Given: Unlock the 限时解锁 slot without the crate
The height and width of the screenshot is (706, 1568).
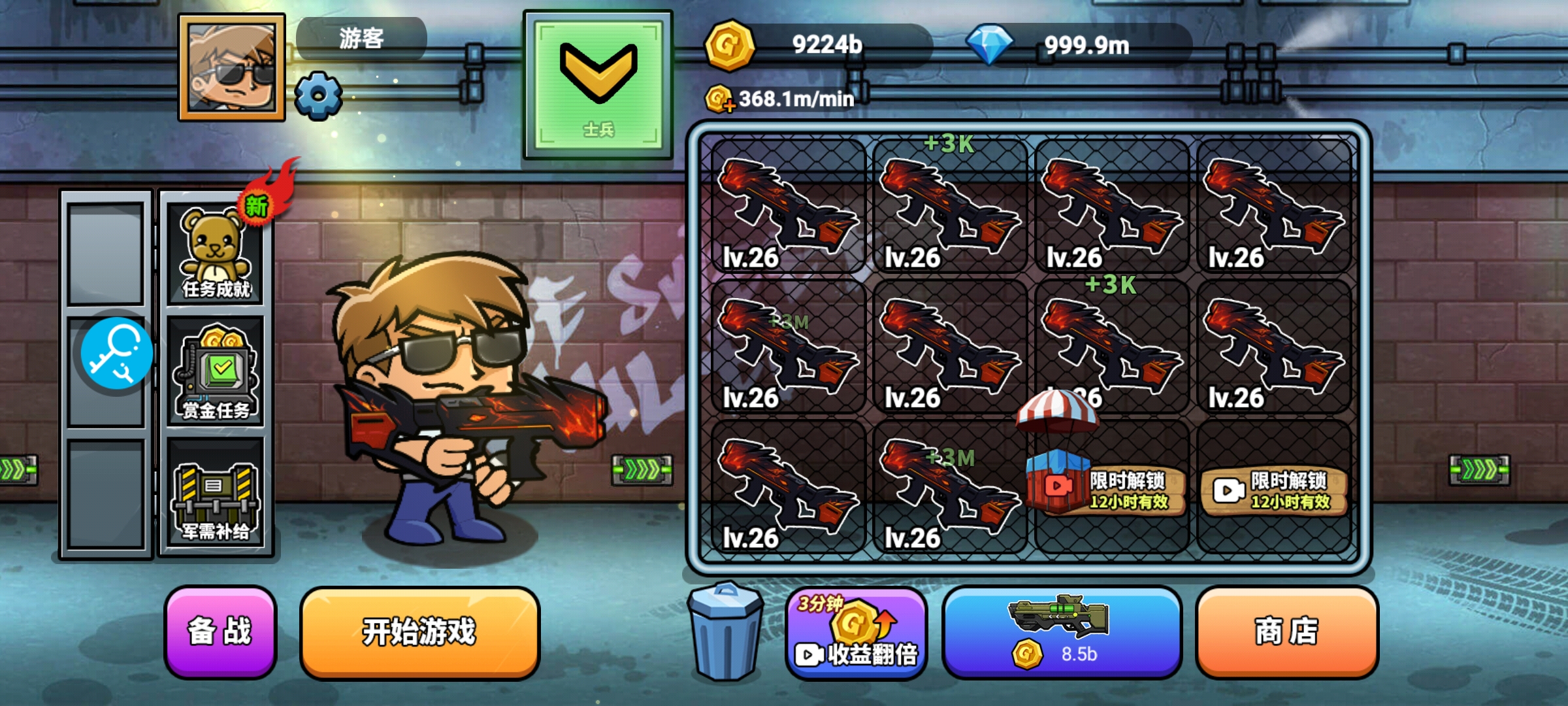Looking at the screenshot, I should pyautogui.click(x=1273, y=490).
